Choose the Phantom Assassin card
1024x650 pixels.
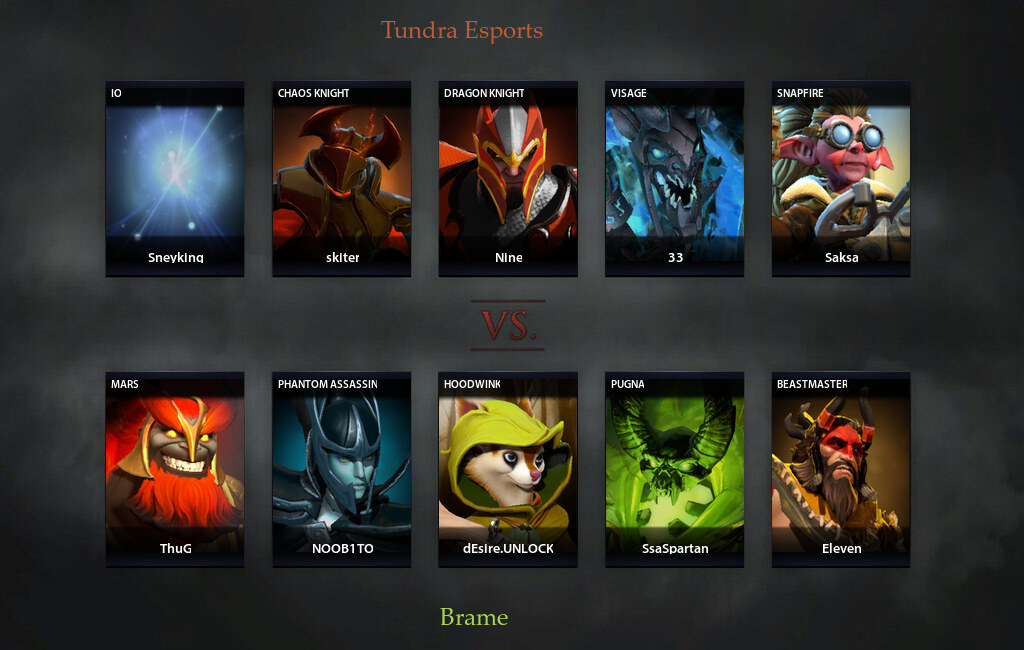tap(342, 469)
